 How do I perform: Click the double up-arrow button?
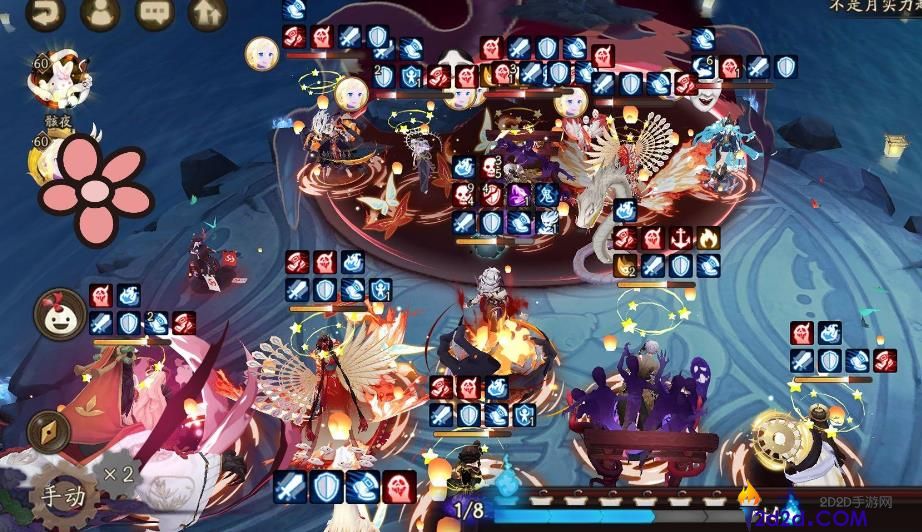coord(207,12)
